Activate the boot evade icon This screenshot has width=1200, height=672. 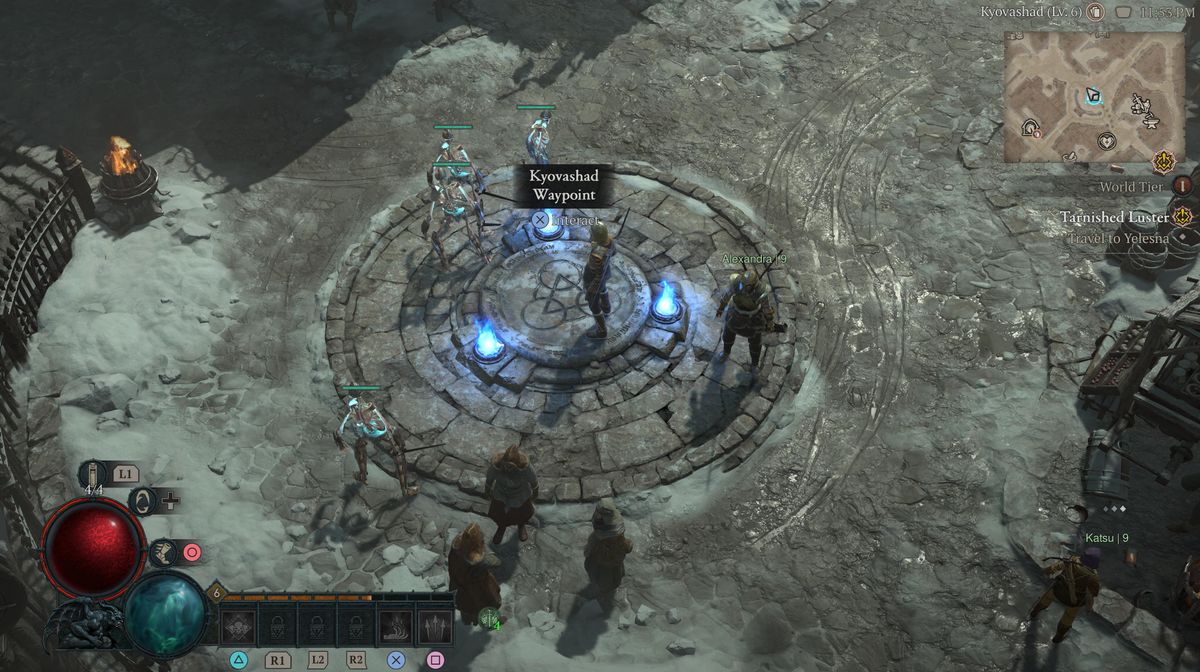coord(162,551)
